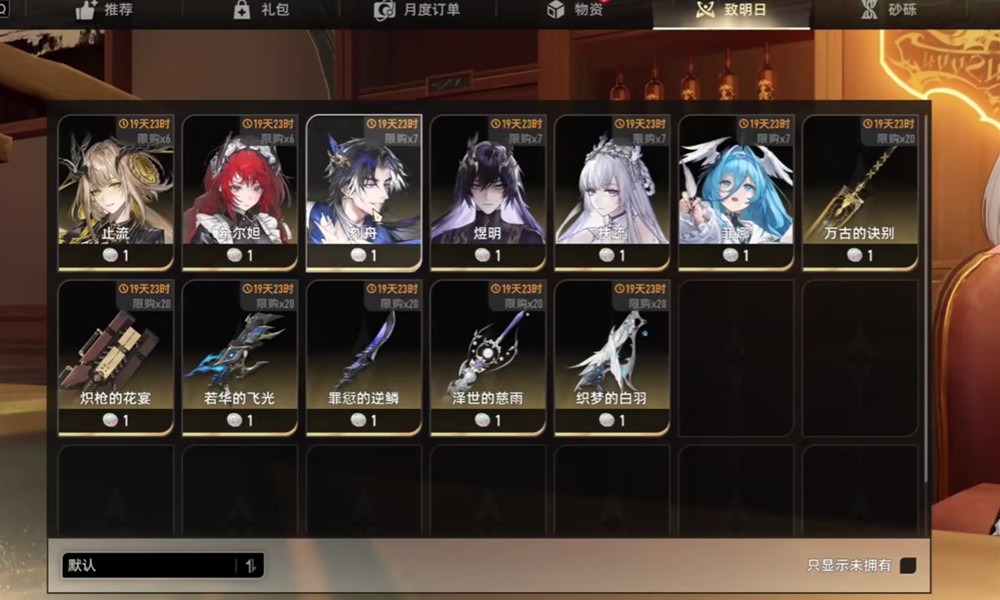Switch to the 推荐 shop tab
1000x600 pixels.
pyautogui.click(x=105, y=11)
